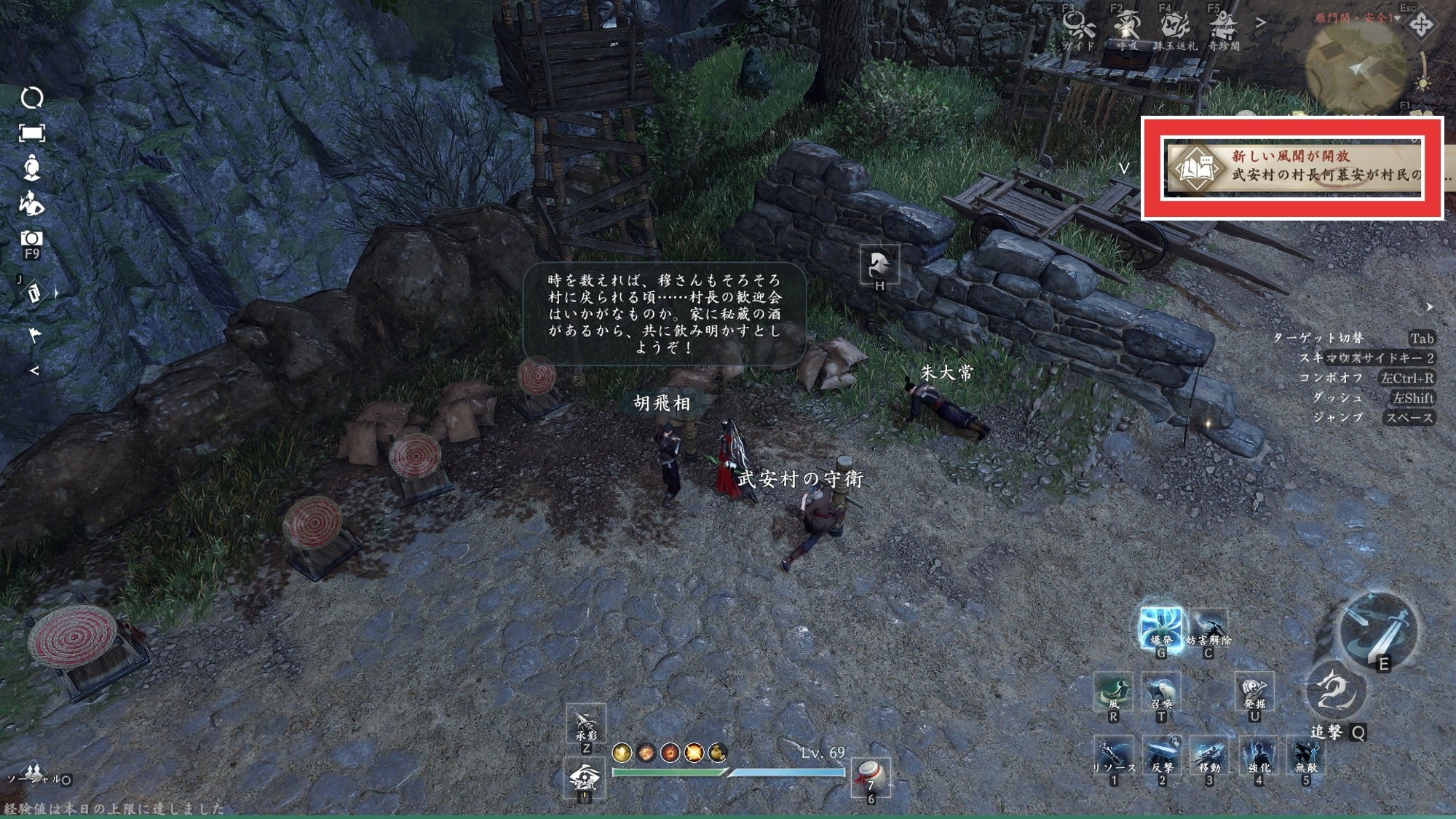Open the ソーシャル social menu
This screenshot has width=1456, height=819.
pyautogui.click(x=33, y=773)
